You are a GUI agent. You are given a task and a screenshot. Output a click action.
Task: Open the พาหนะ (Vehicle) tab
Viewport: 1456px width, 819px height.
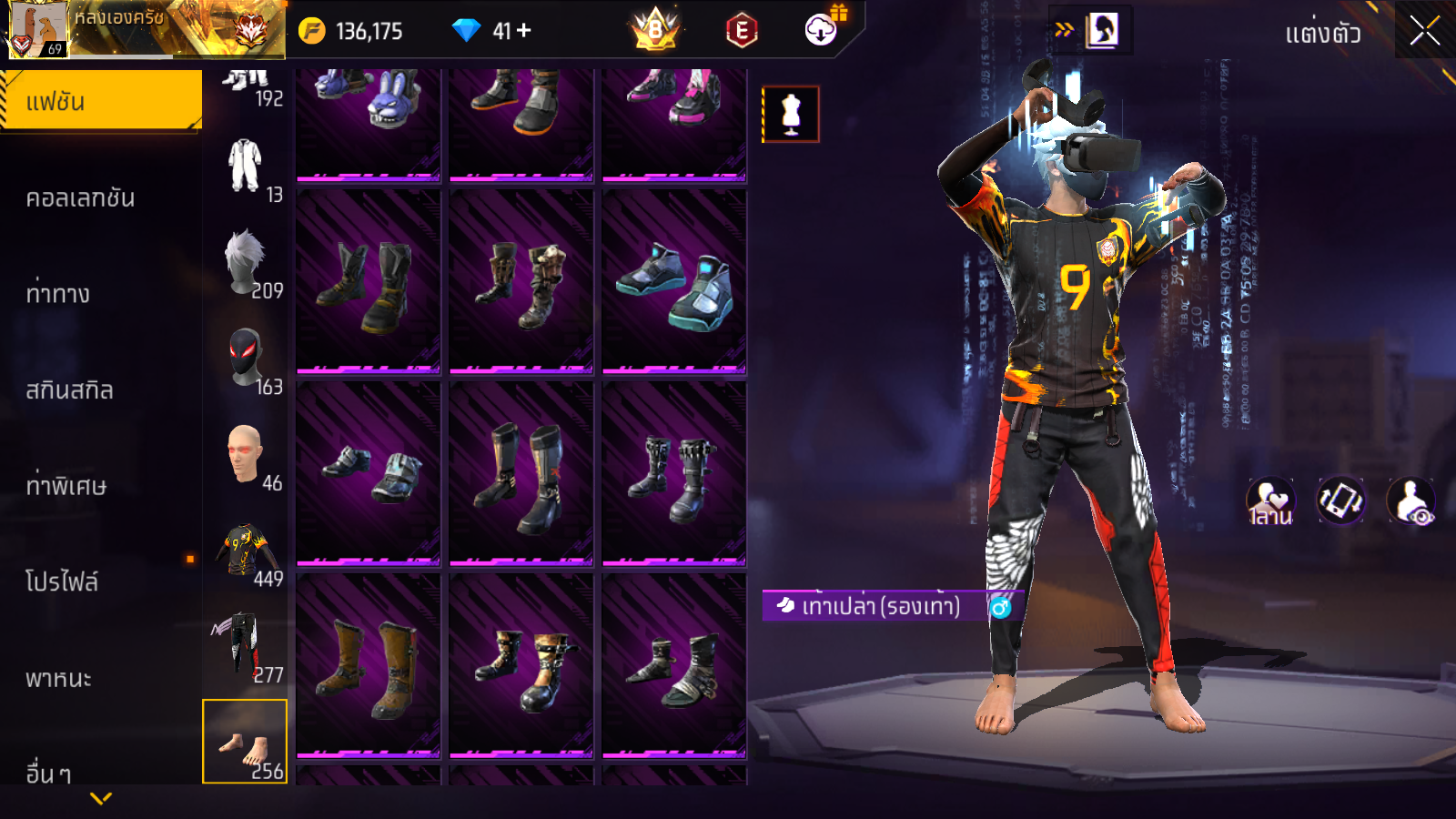[x=58, y=678]
